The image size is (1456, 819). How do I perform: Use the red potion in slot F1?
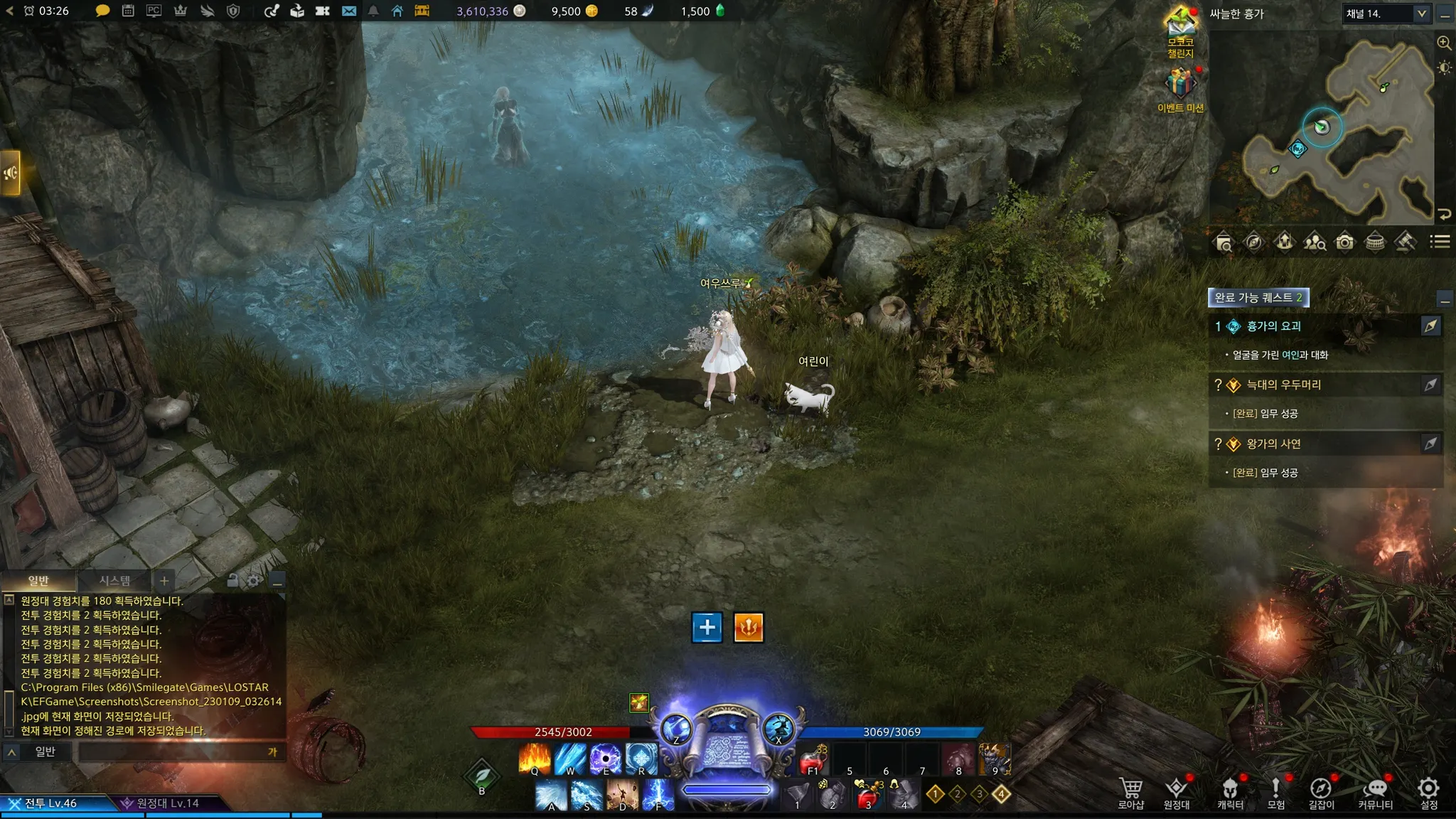(813, 760)
